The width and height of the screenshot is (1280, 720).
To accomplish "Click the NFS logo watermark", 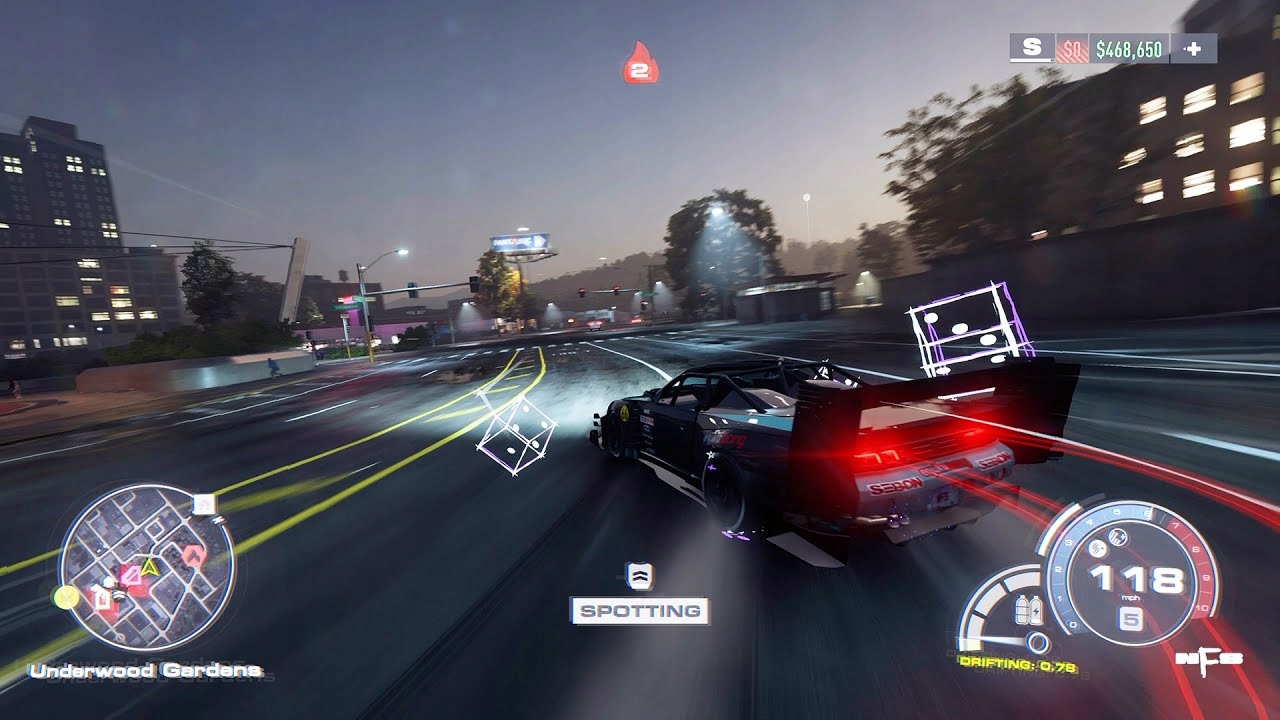I will tap(1211, 661).
